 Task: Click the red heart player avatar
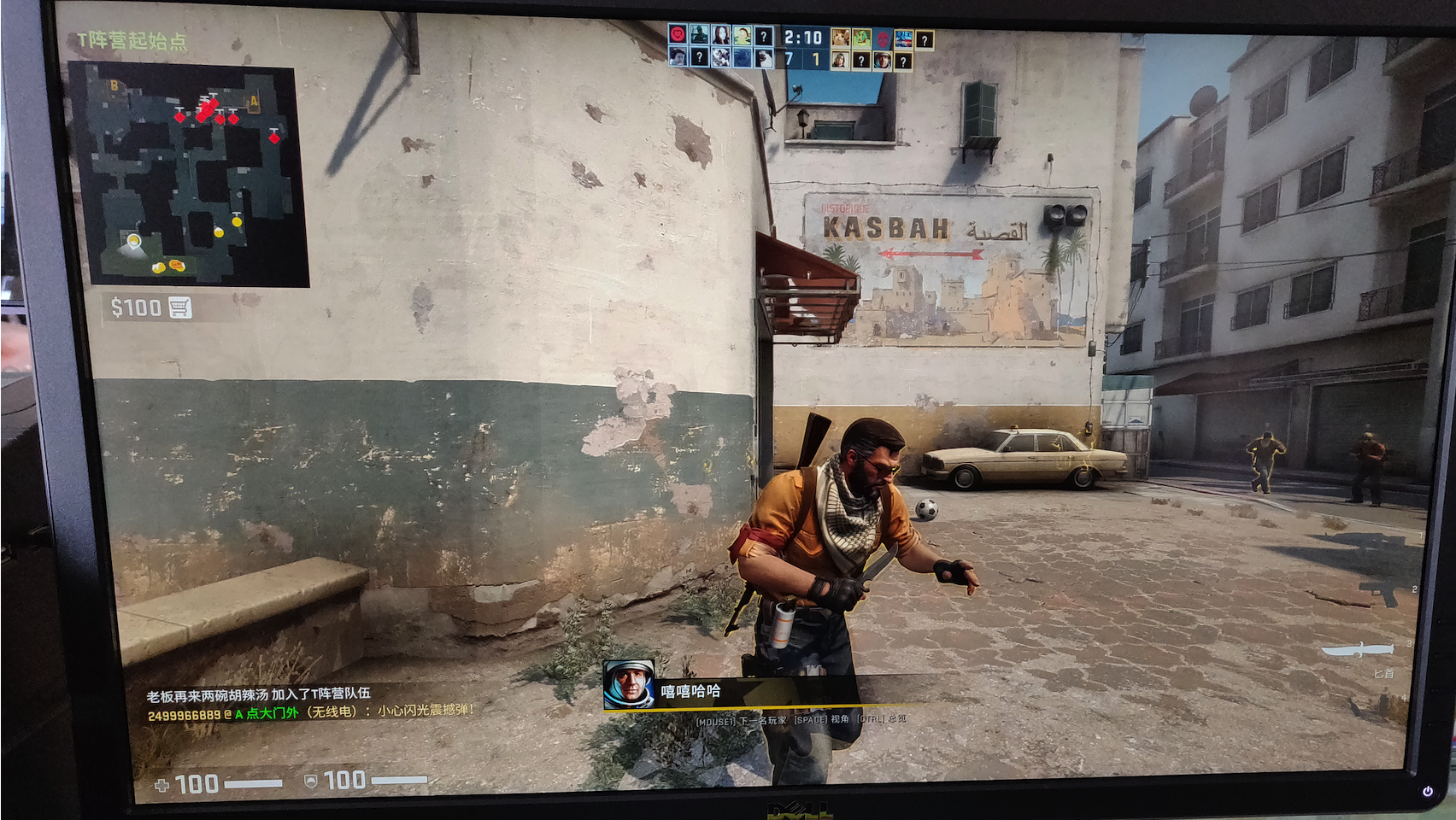[x=678, y=36]
